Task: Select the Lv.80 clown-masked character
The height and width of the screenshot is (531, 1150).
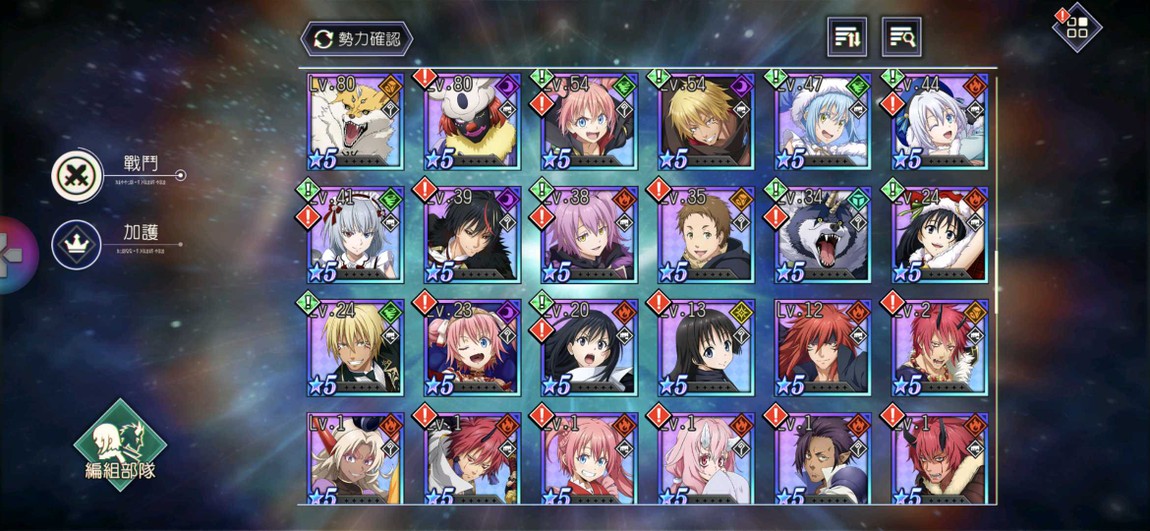Action: pos(472,121)
